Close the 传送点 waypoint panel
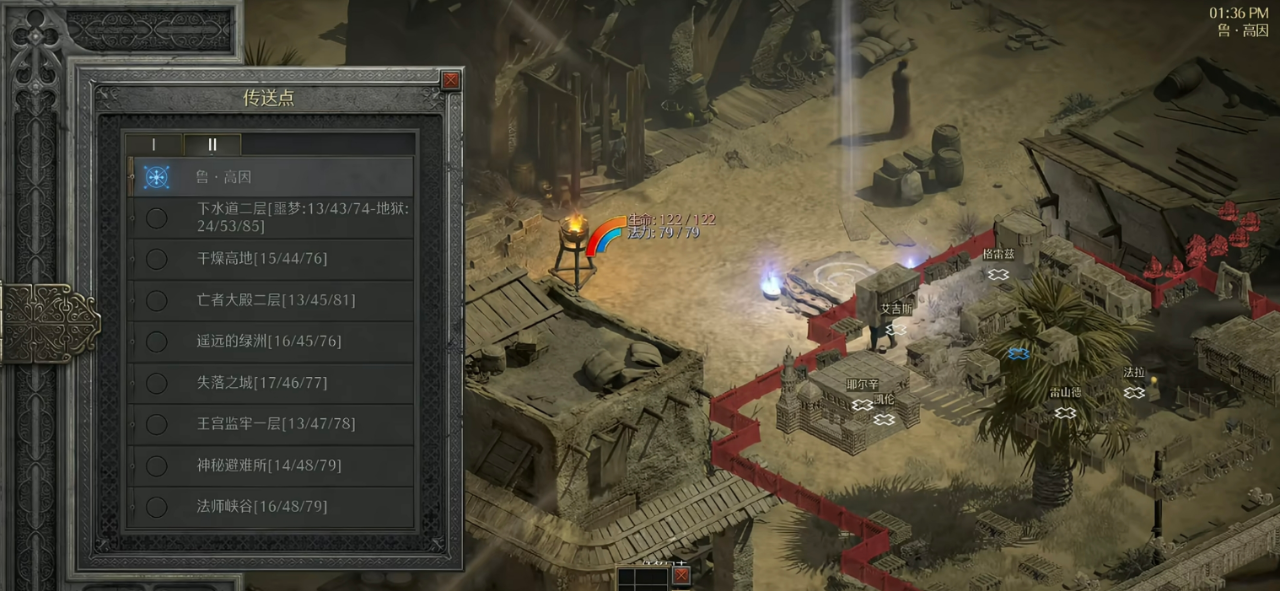Screen dimensions: 1280x591 pos(451,81)
